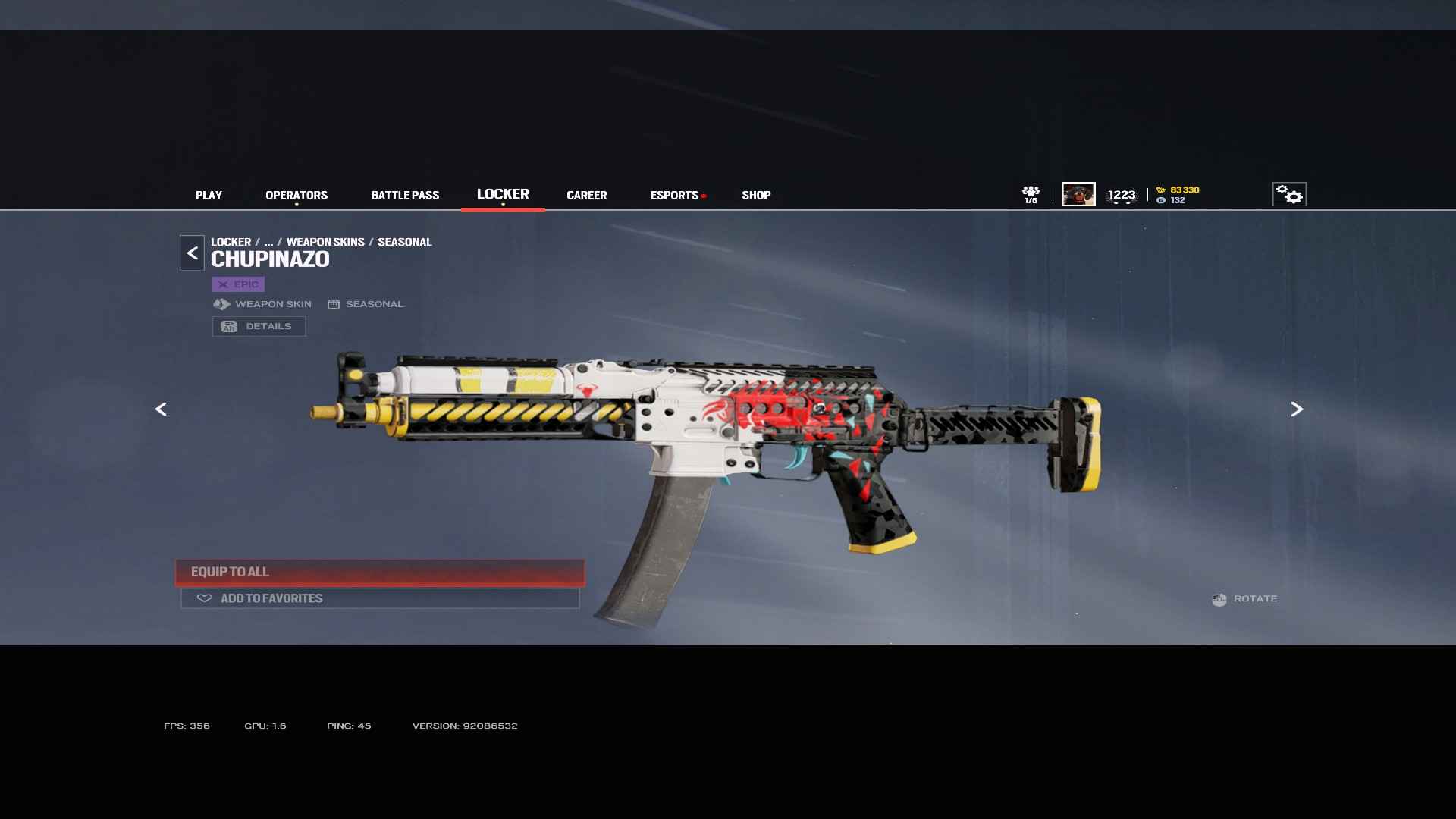The image size is (1456, 819).
Task: Open the settings gear menu
Action: pos(1288,195)
